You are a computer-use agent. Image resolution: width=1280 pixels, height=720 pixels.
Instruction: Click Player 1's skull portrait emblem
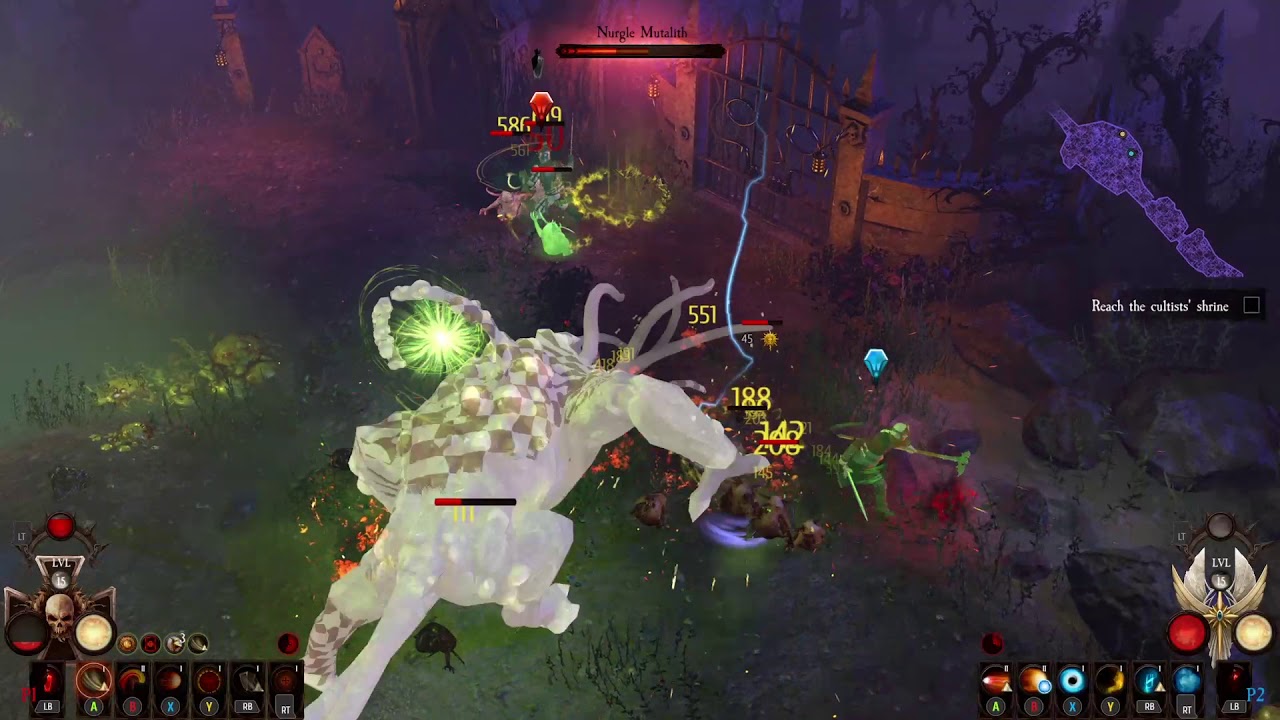[60, 612]
